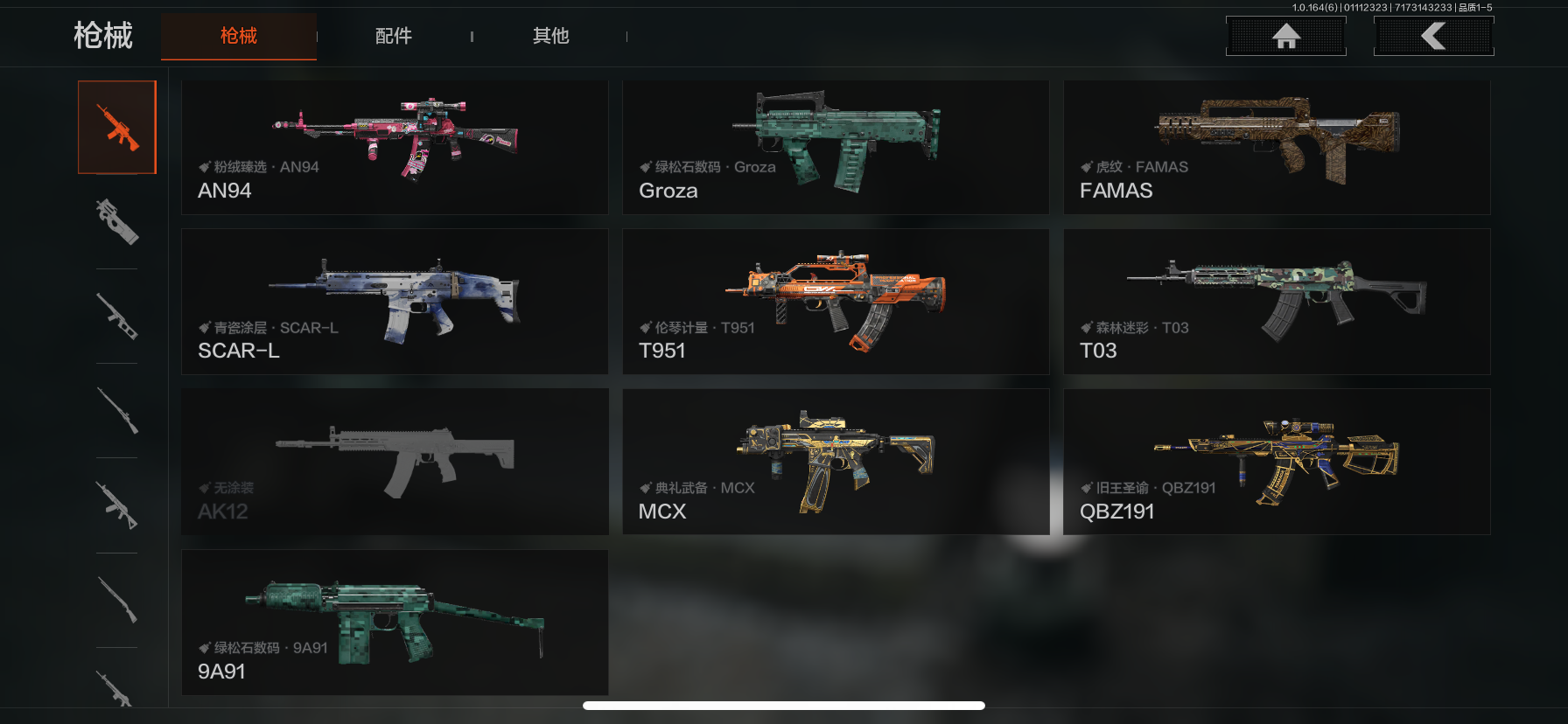The width and height of the screenshot is (1568, 724).
Task: Select the orange assault rifle category icon
Action: pos(117,128)
